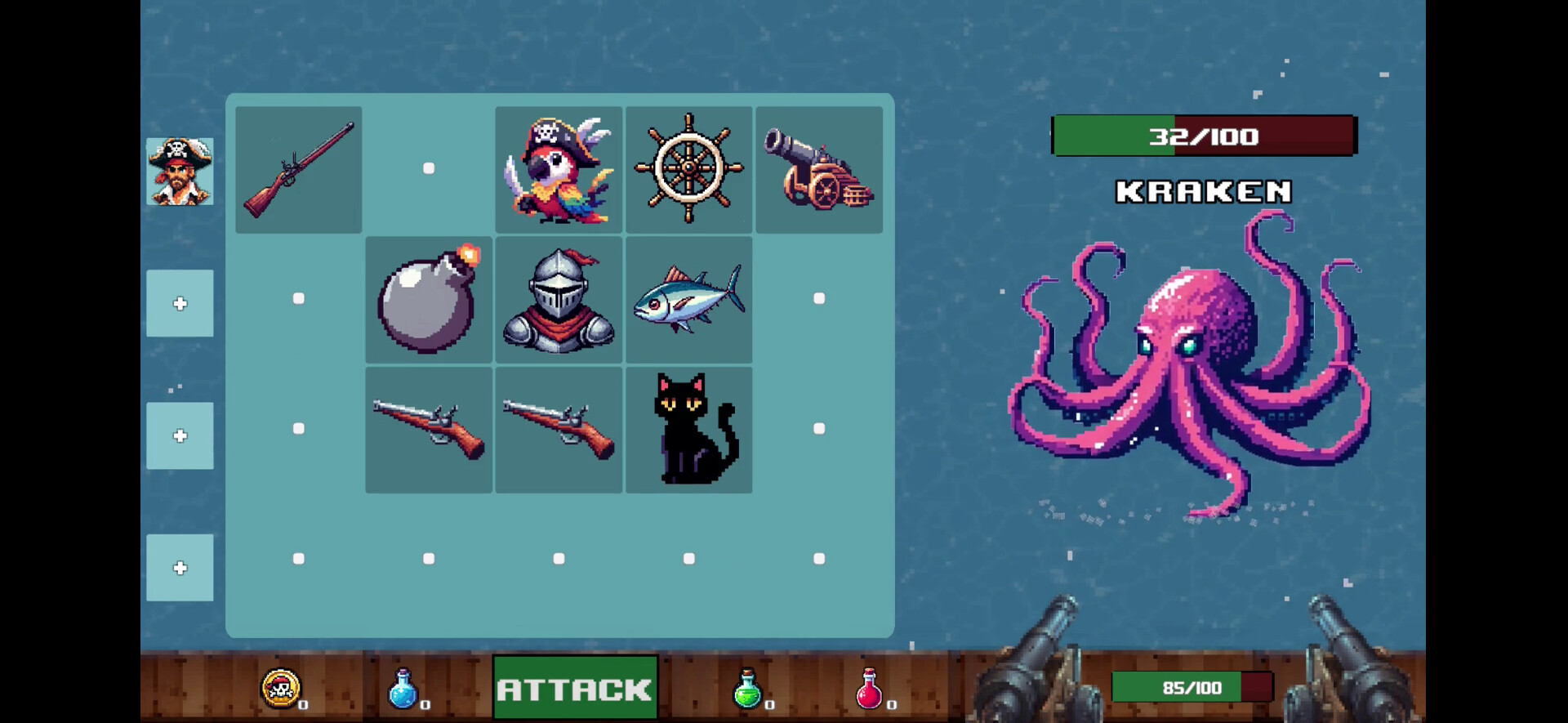Screen dimensions: 1568x723
Task: Click the Kraken health bar showing 32/100
Action: [1202, 136]
